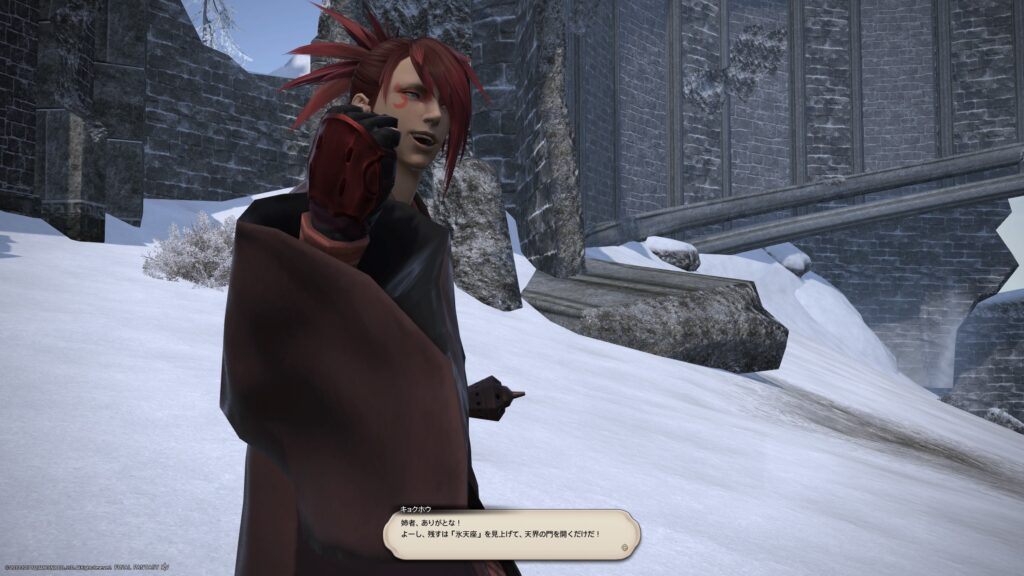The height and width of the screenshot is (576, 1024).
Task: Click the dialogue advance indicator icon
Action: tap(625, 548)
